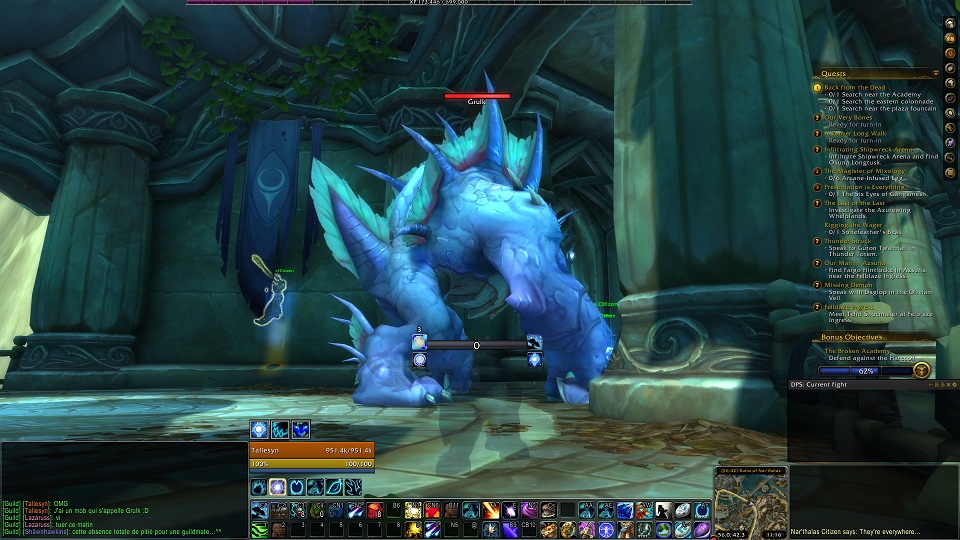
Task: Select the Taliesyn player health frame
Action: [x=311, y=451]
